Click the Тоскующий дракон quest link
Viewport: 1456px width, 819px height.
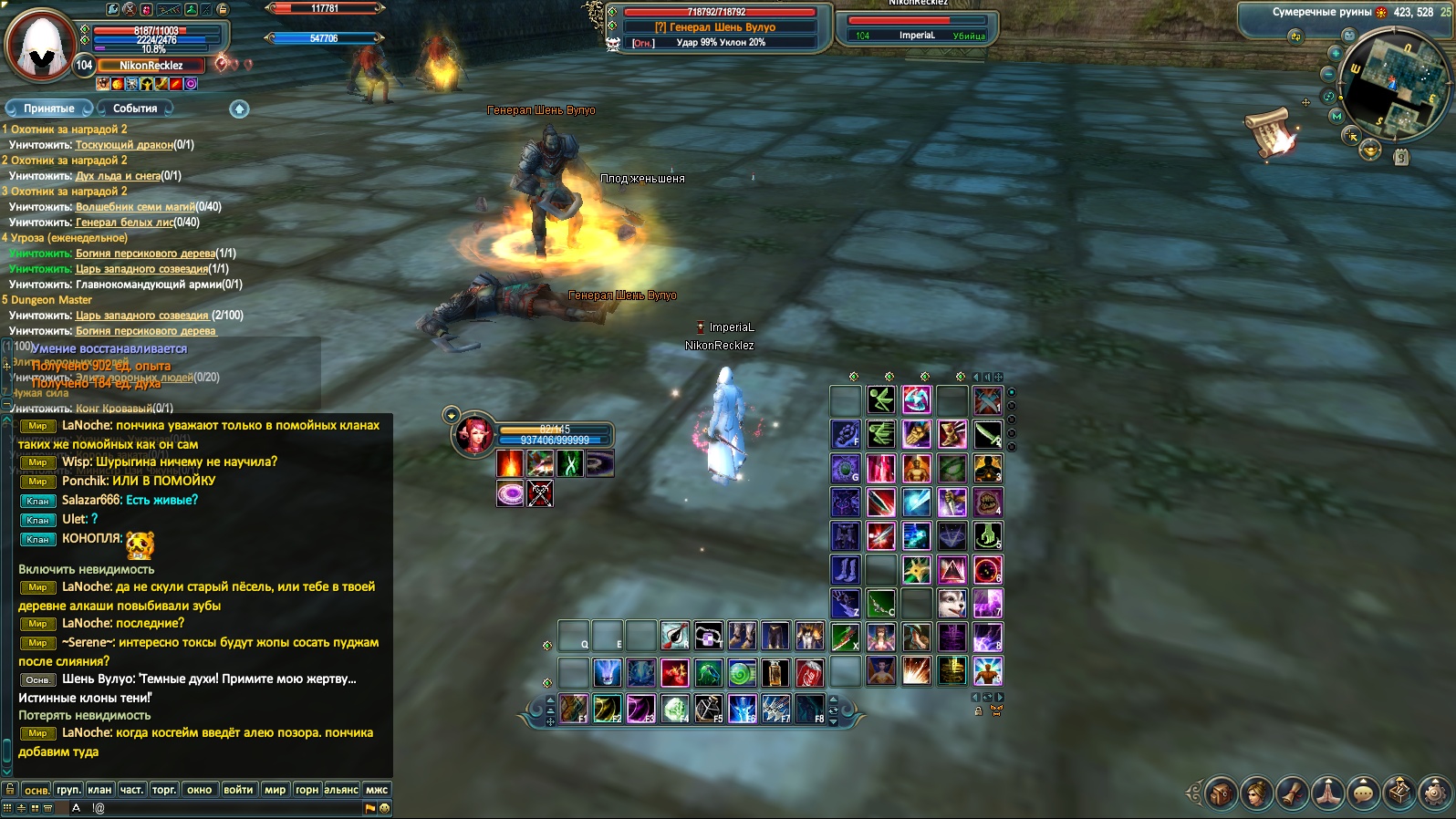click(x=124, y=144)
